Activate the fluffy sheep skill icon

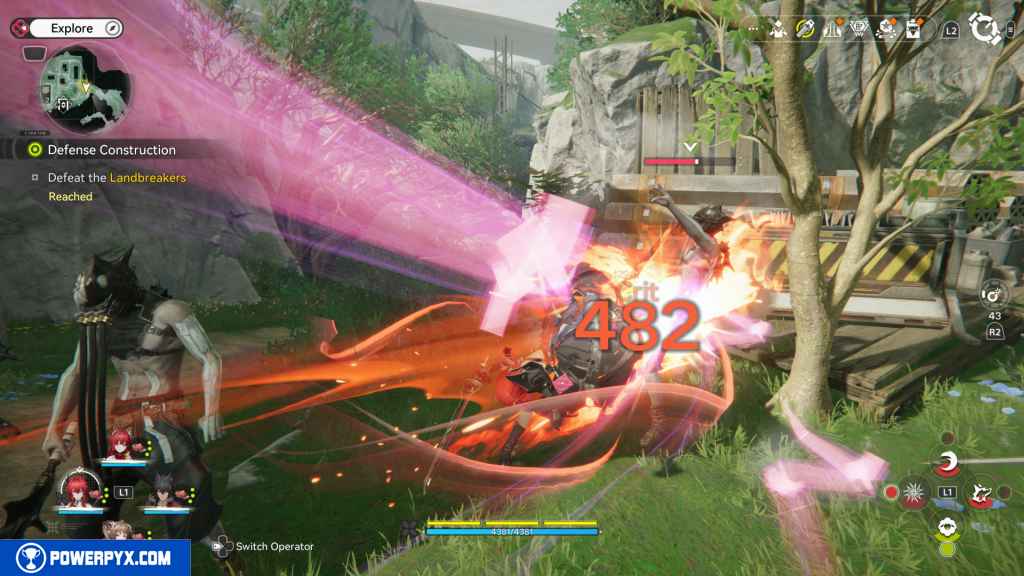[x=946, y=526]
